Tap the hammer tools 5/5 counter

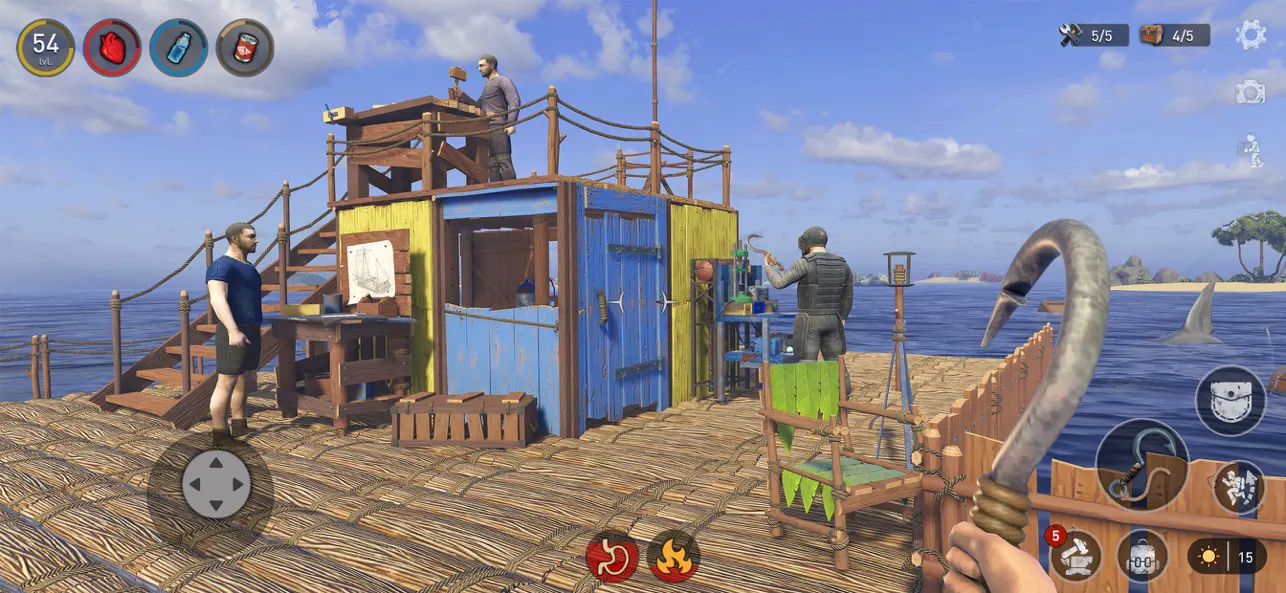click(x=1093, y=35)
